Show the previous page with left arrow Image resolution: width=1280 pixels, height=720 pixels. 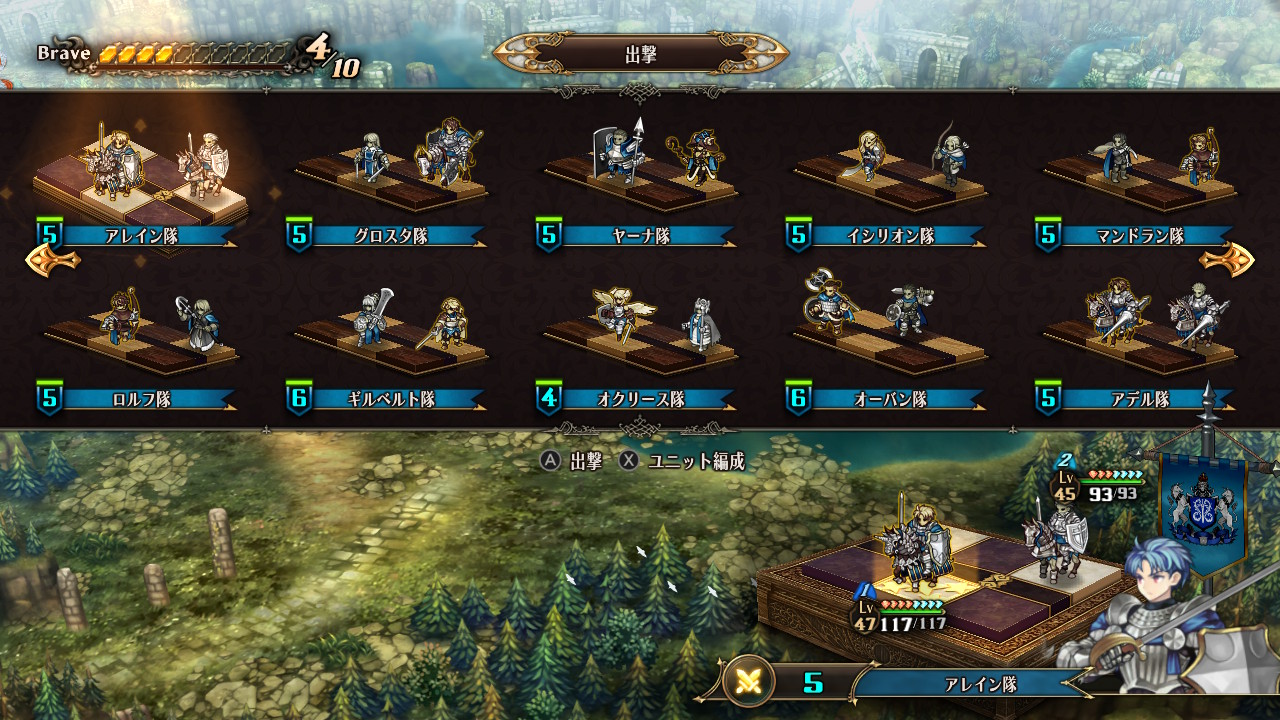click(52, 261)
